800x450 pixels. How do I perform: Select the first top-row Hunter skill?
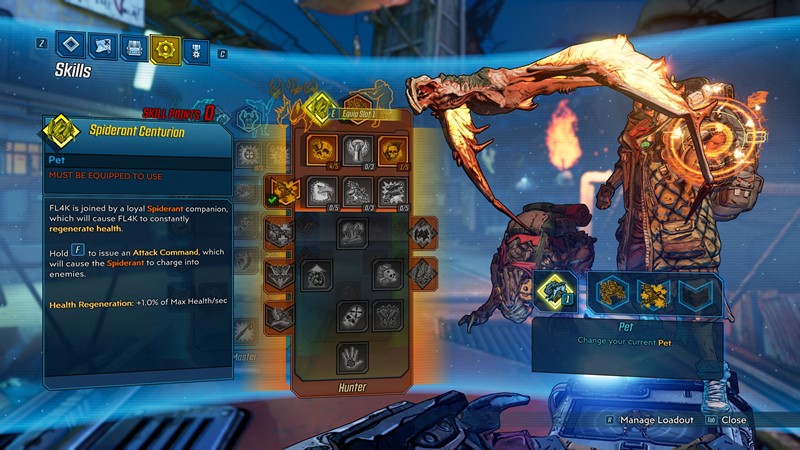tap(322, 150)
